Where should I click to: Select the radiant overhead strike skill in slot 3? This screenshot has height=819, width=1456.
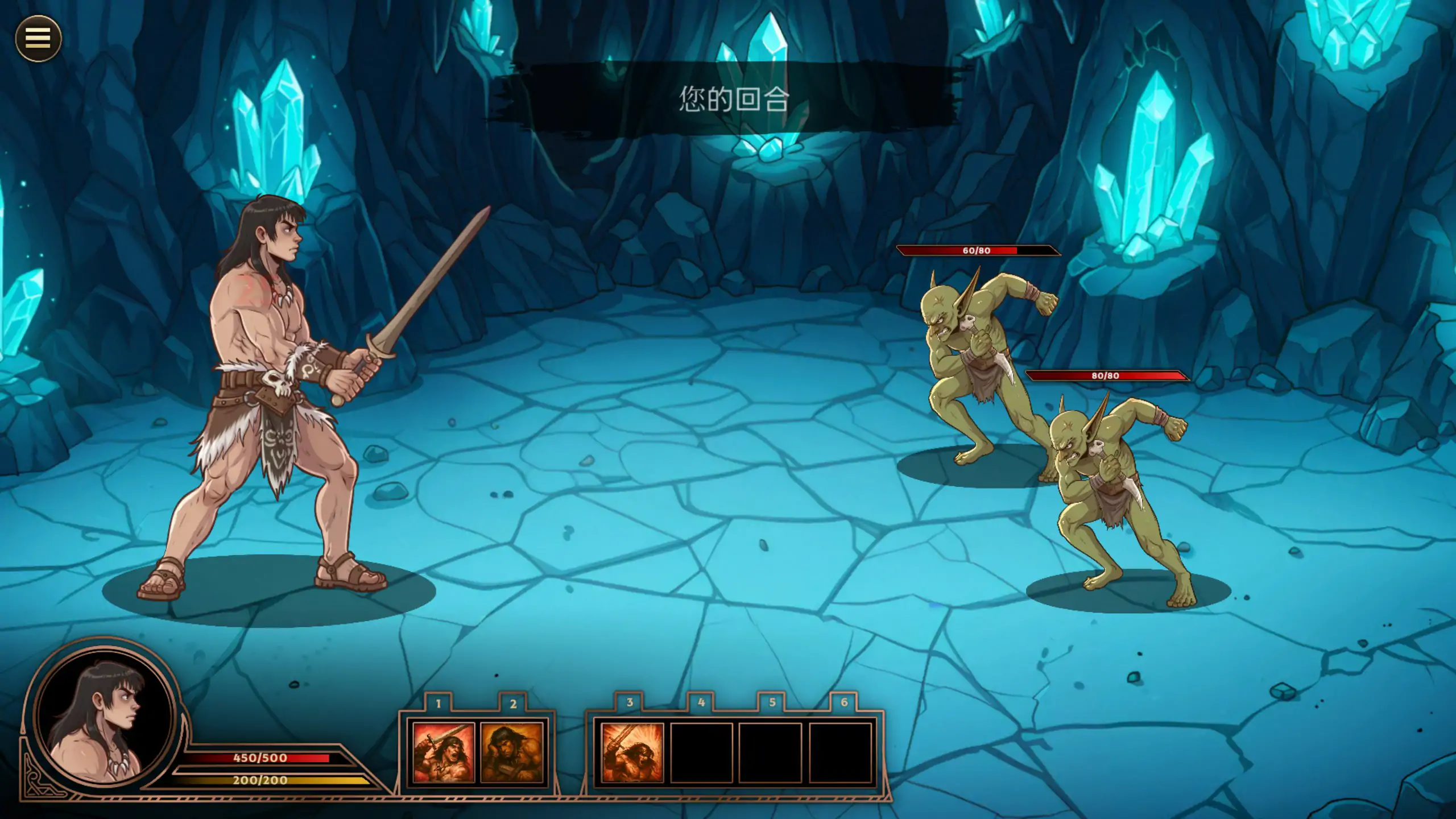click(632, 752)
